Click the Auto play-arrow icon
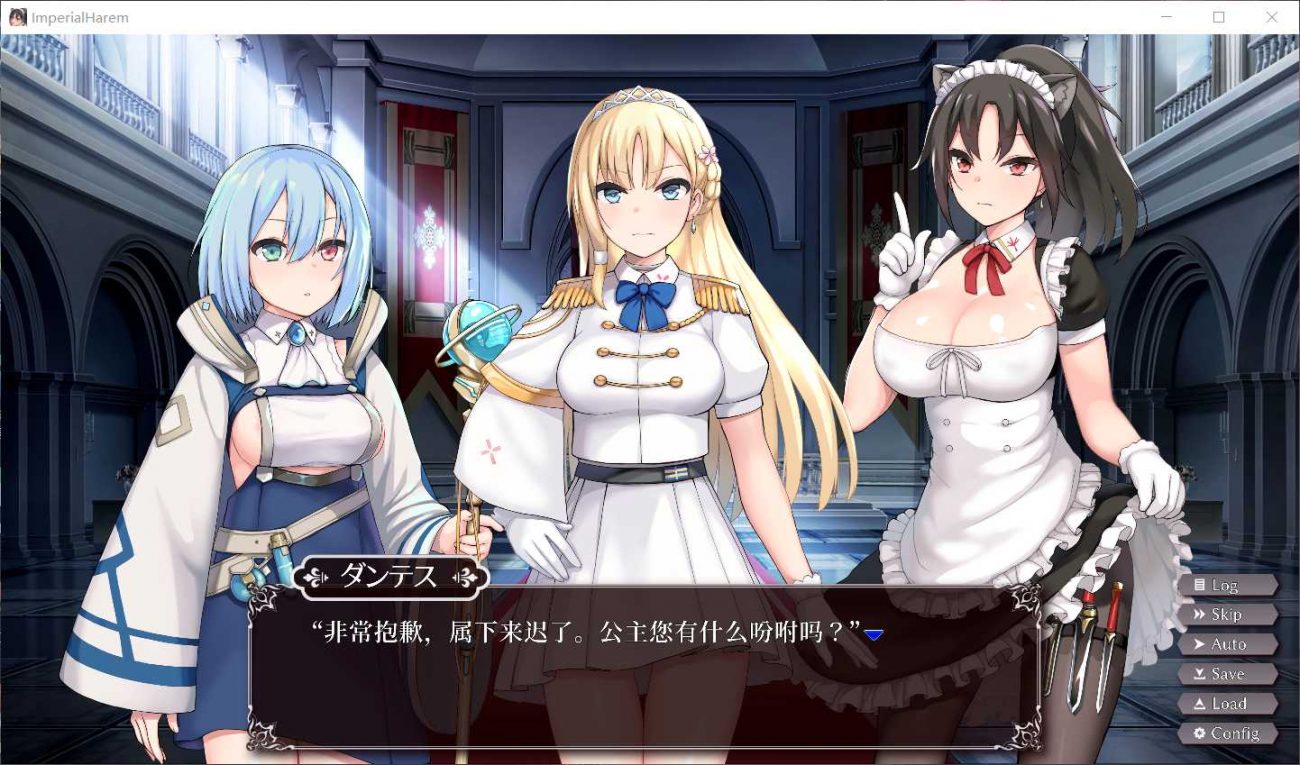This screenshot has height=765, width=1300. point(1198,644)
